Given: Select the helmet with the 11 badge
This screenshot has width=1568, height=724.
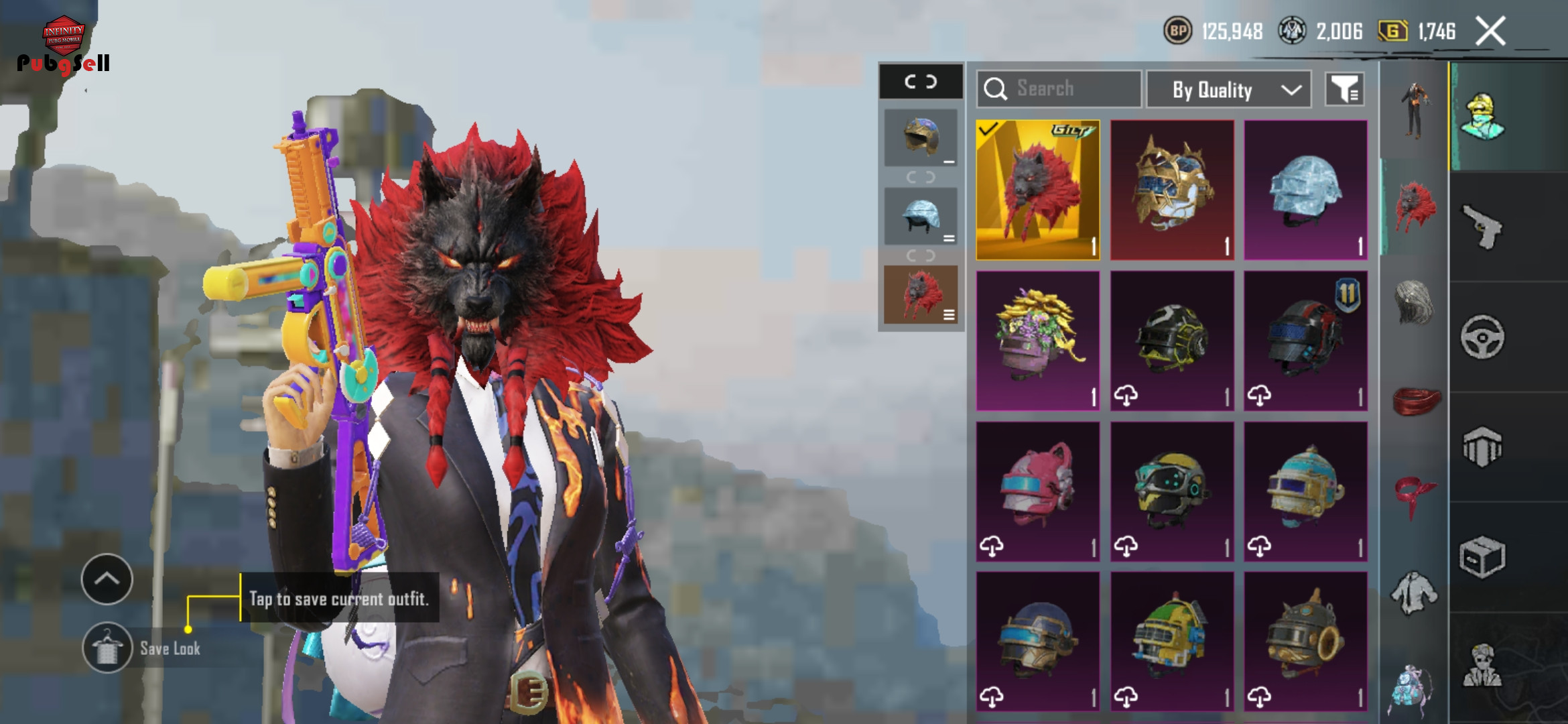Looking at the screenshot, I should (x=1305, y=341).
